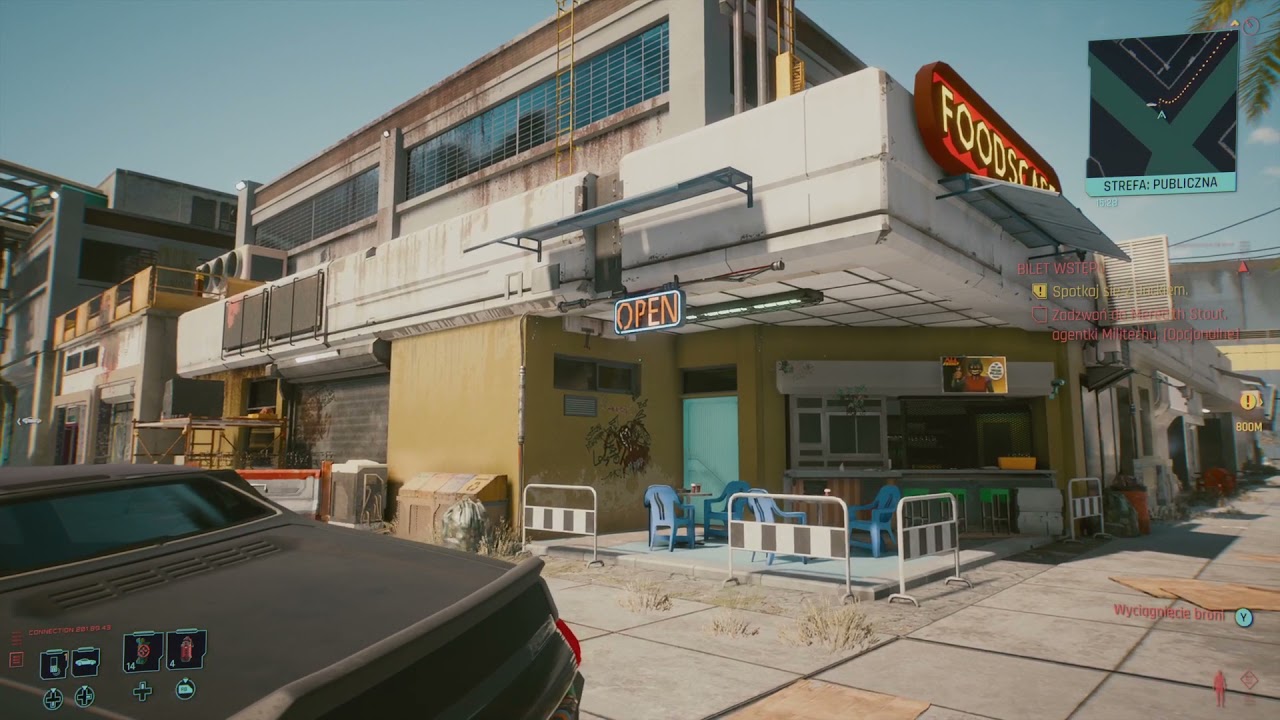This screenshot has height=720, width=1280.
Task: Click the down arrow above the RB button icon
Action: point(186,680)
